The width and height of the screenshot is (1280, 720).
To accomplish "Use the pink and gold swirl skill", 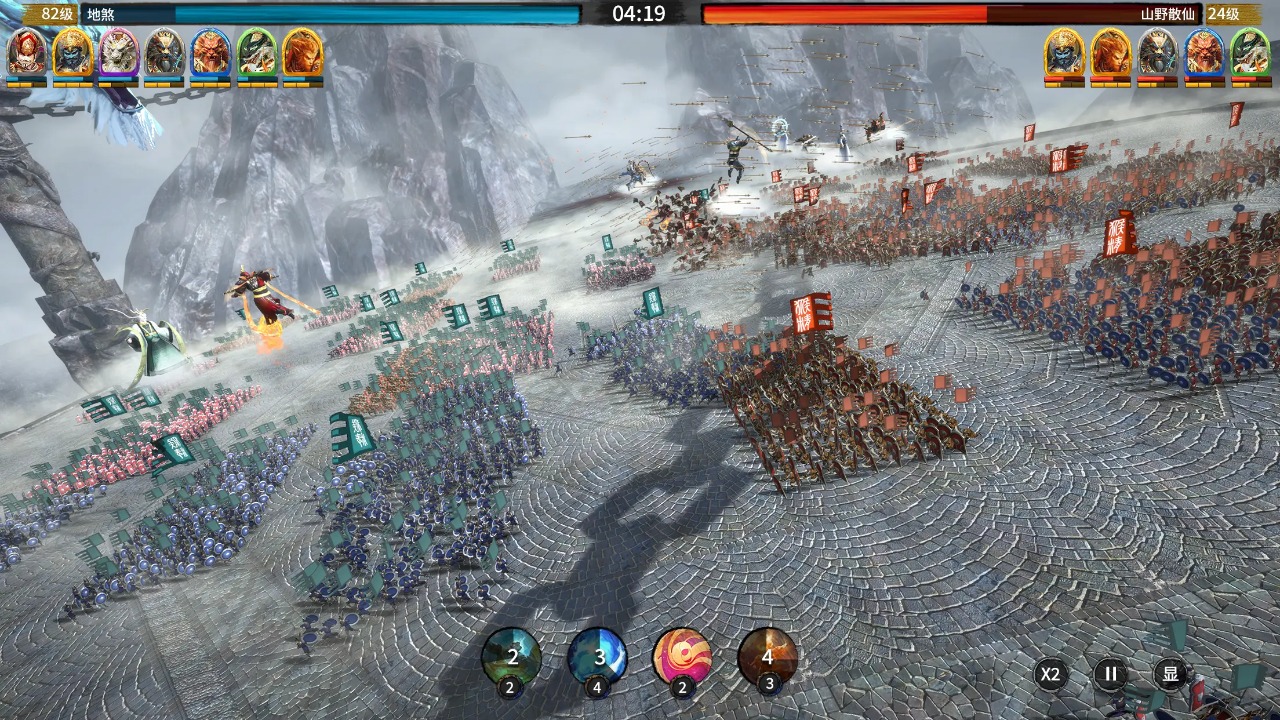I will pos(682,657).
